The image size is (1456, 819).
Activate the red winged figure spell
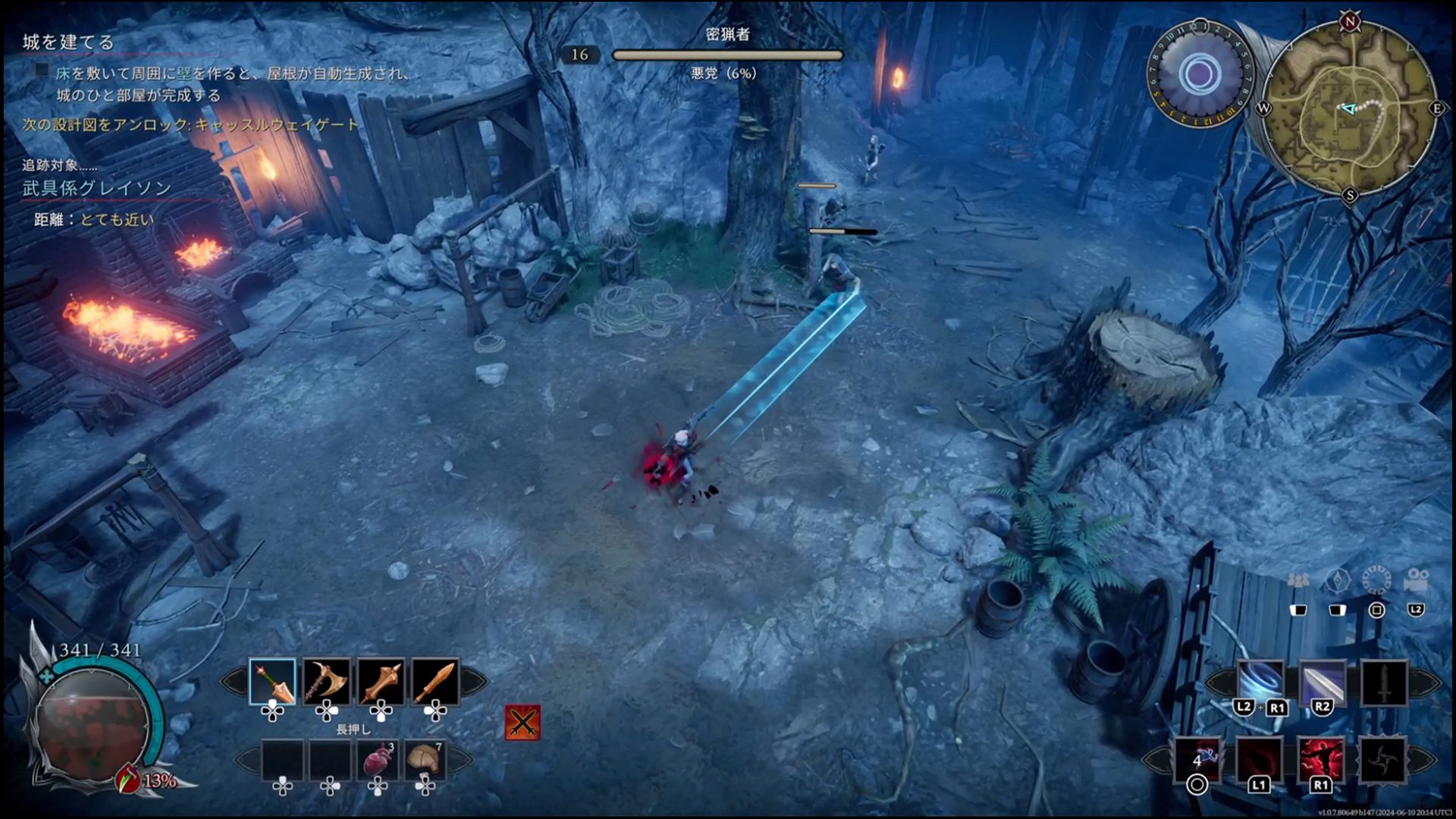click(x=1321, y=759)
